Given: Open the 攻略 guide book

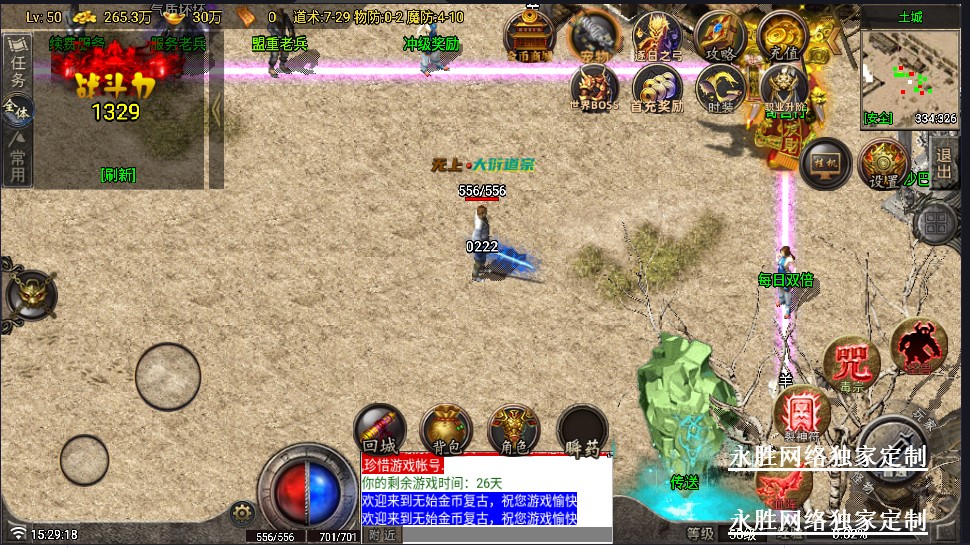Looking at the screenshot, I should pyautogui.click(x=718, y=36).
